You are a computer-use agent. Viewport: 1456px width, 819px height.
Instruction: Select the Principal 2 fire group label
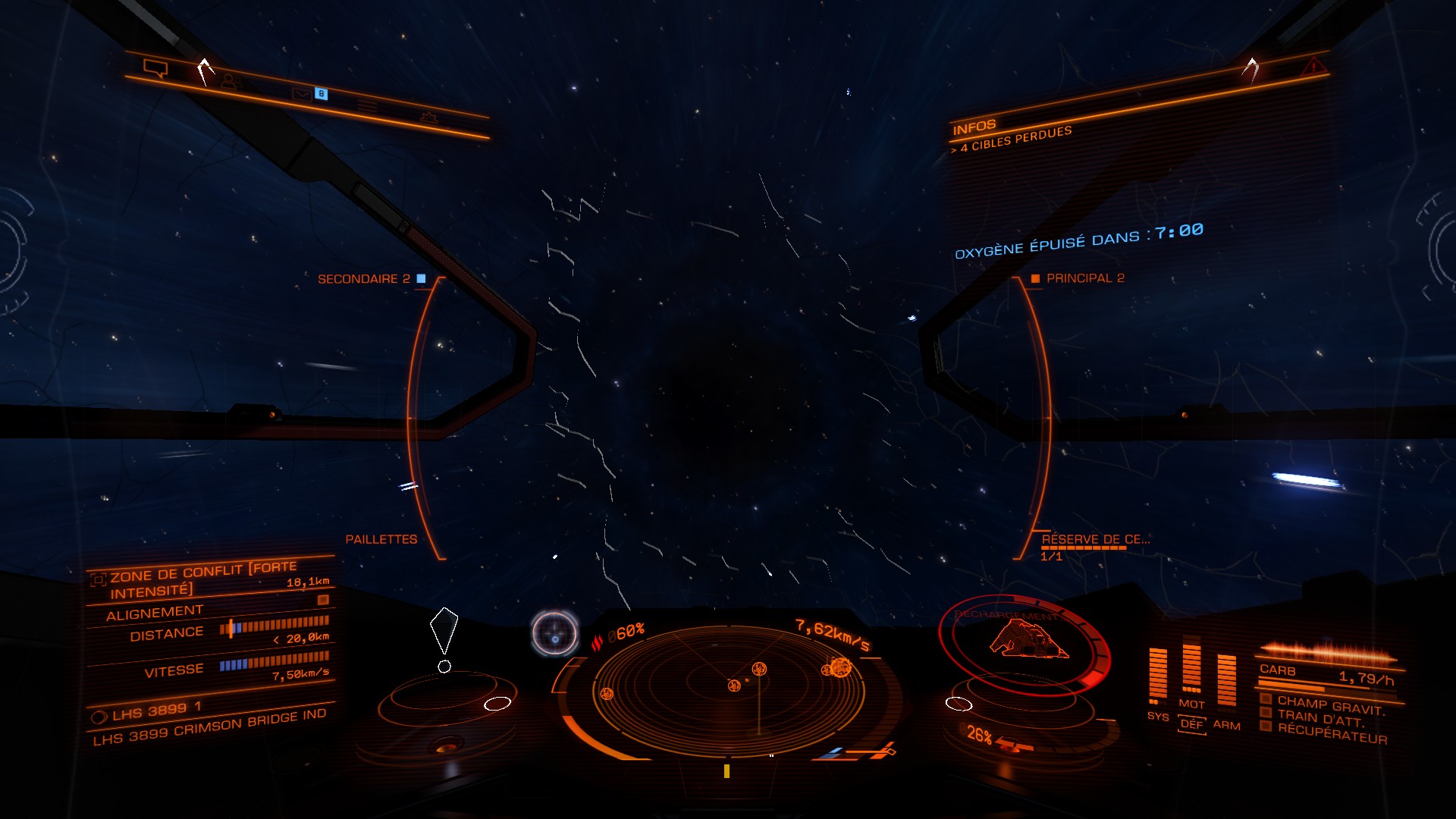click(x=1084, y=278)
